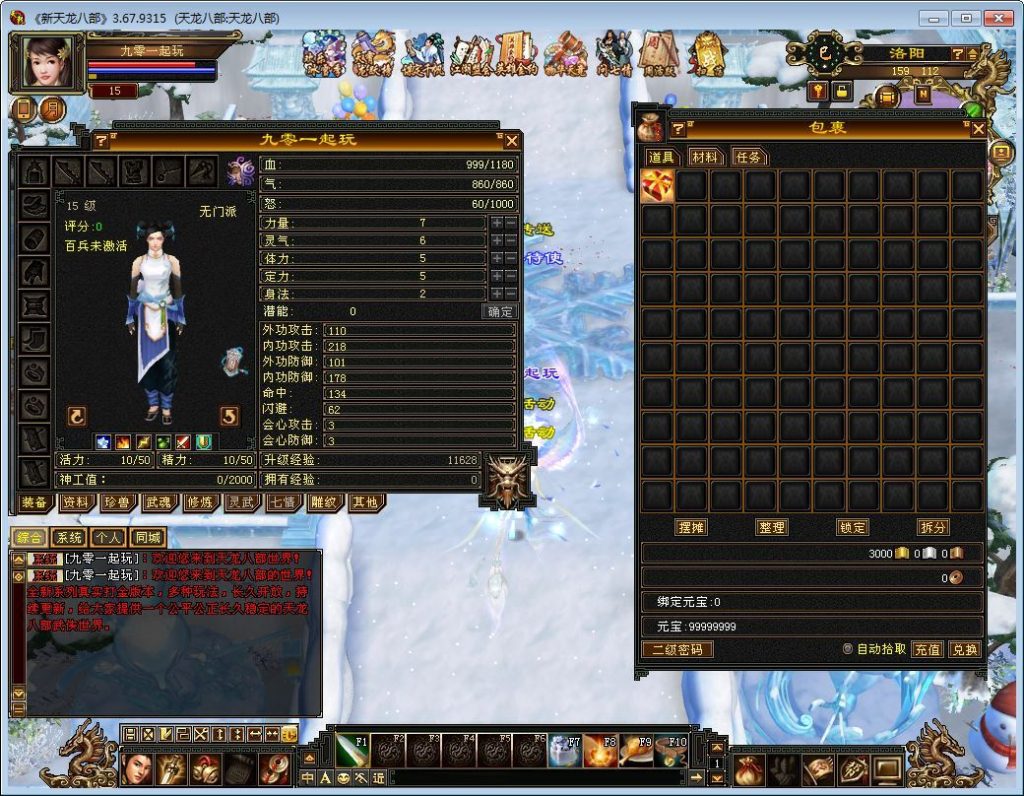Click the 充值 recharge button
Viewport: 1024px width, 796px height.
point(927,649)
